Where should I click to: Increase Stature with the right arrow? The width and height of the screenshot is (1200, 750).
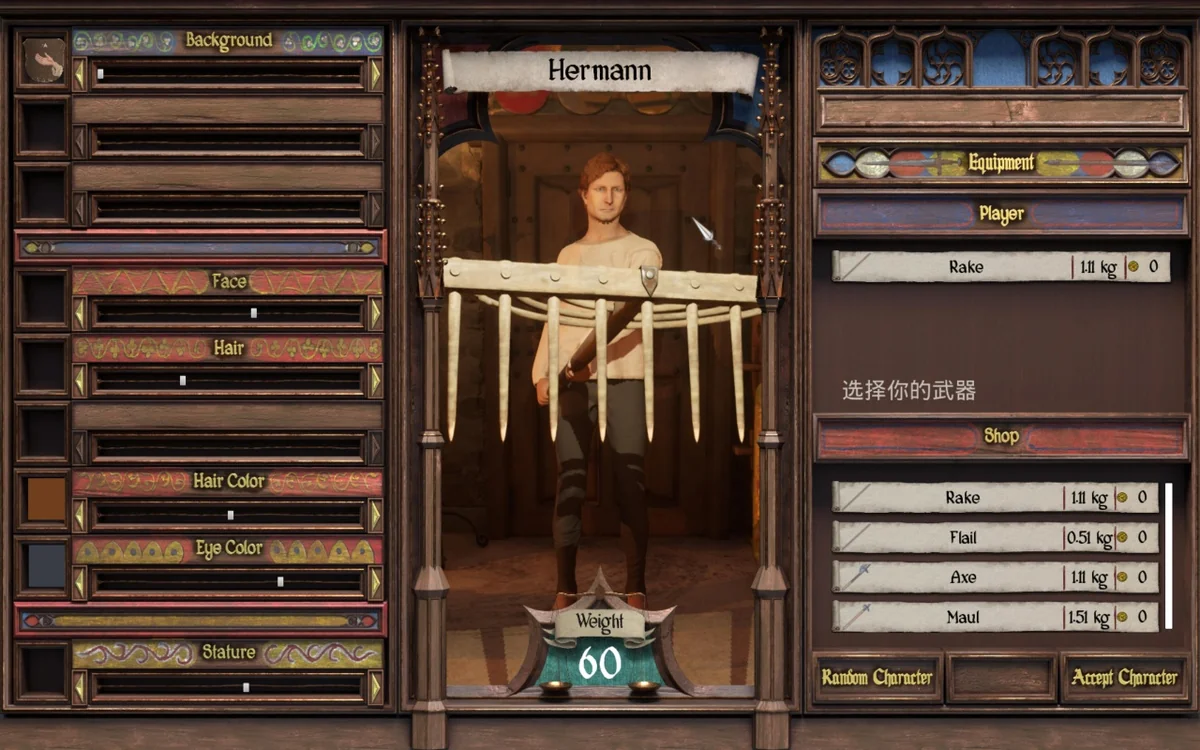(x=375, y=687)
